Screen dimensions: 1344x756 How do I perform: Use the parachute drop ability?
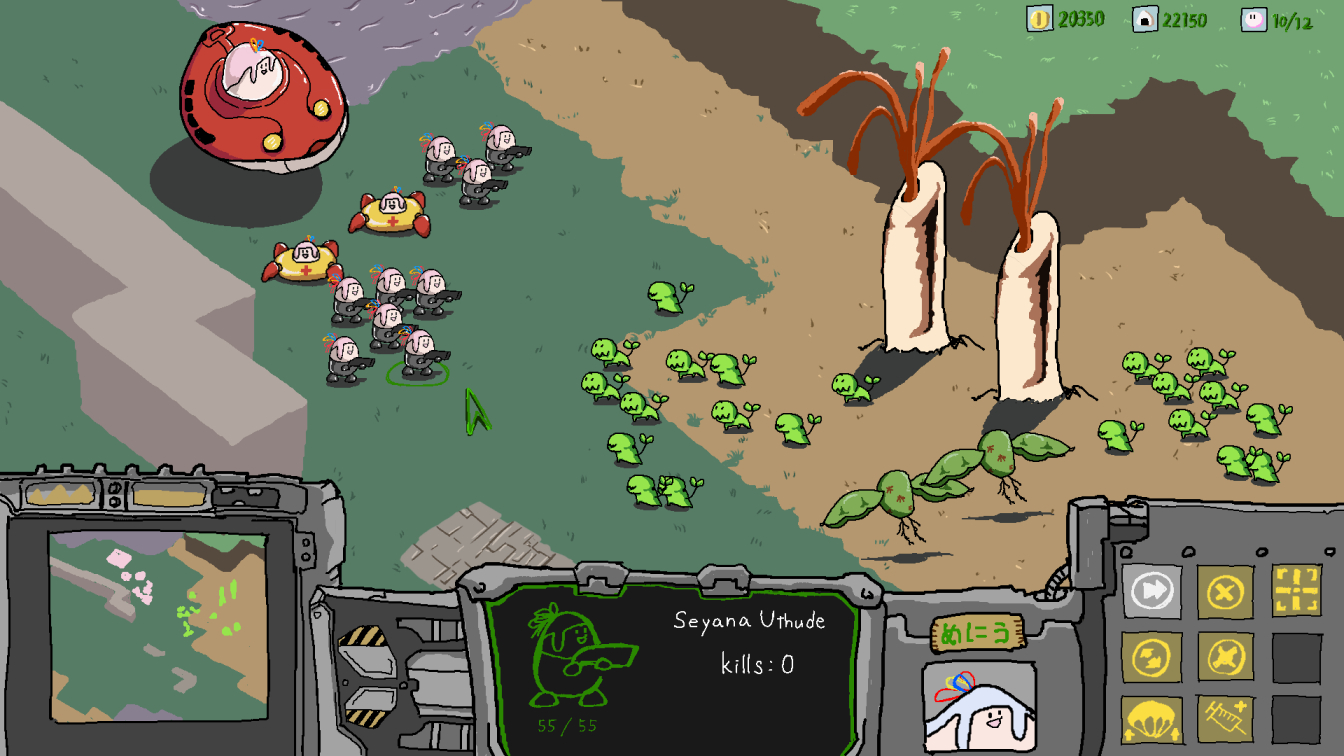[x=1151, y=720]
